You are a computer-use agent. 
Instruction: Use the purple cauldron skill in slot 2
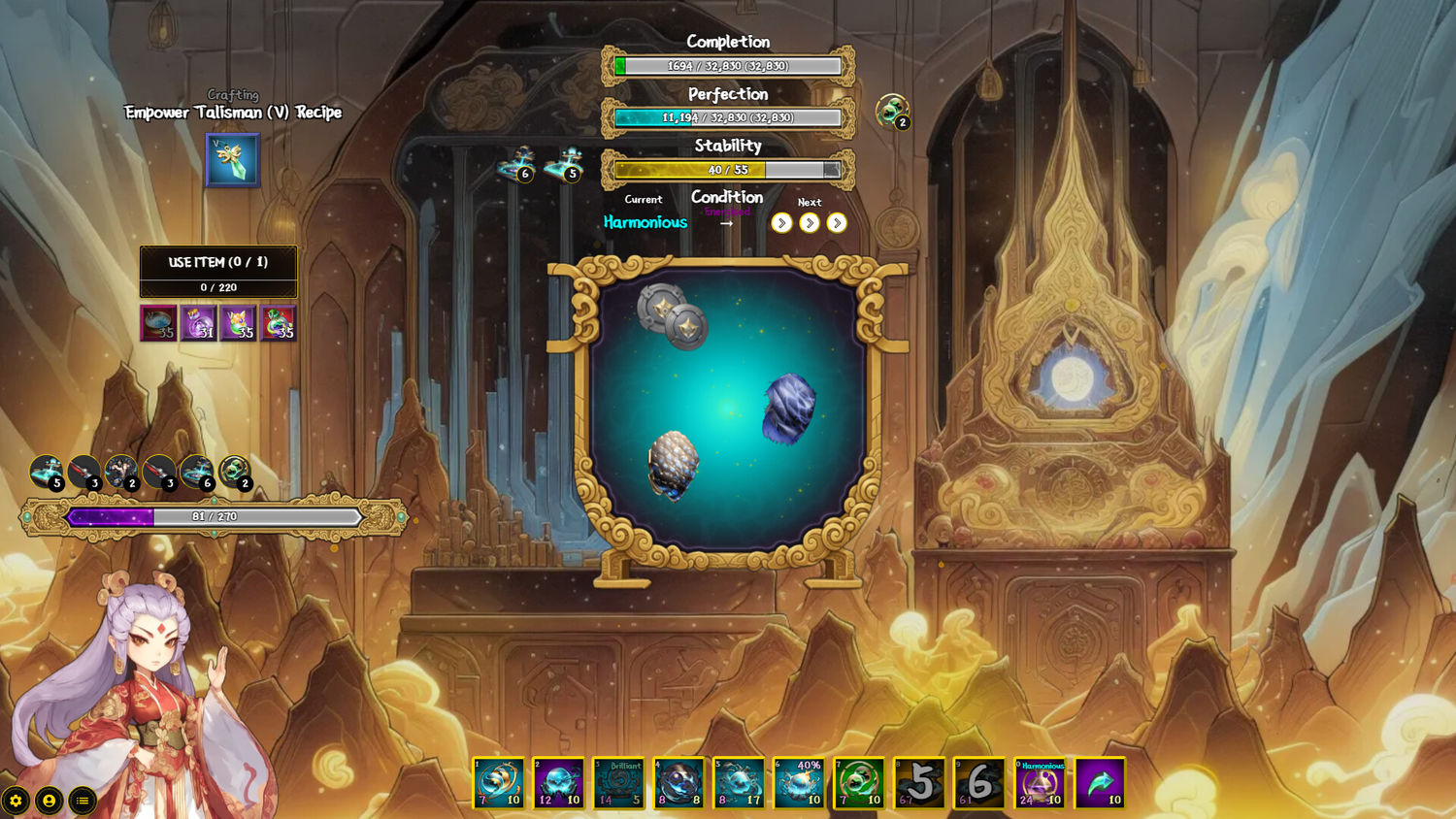coord(559,783)
